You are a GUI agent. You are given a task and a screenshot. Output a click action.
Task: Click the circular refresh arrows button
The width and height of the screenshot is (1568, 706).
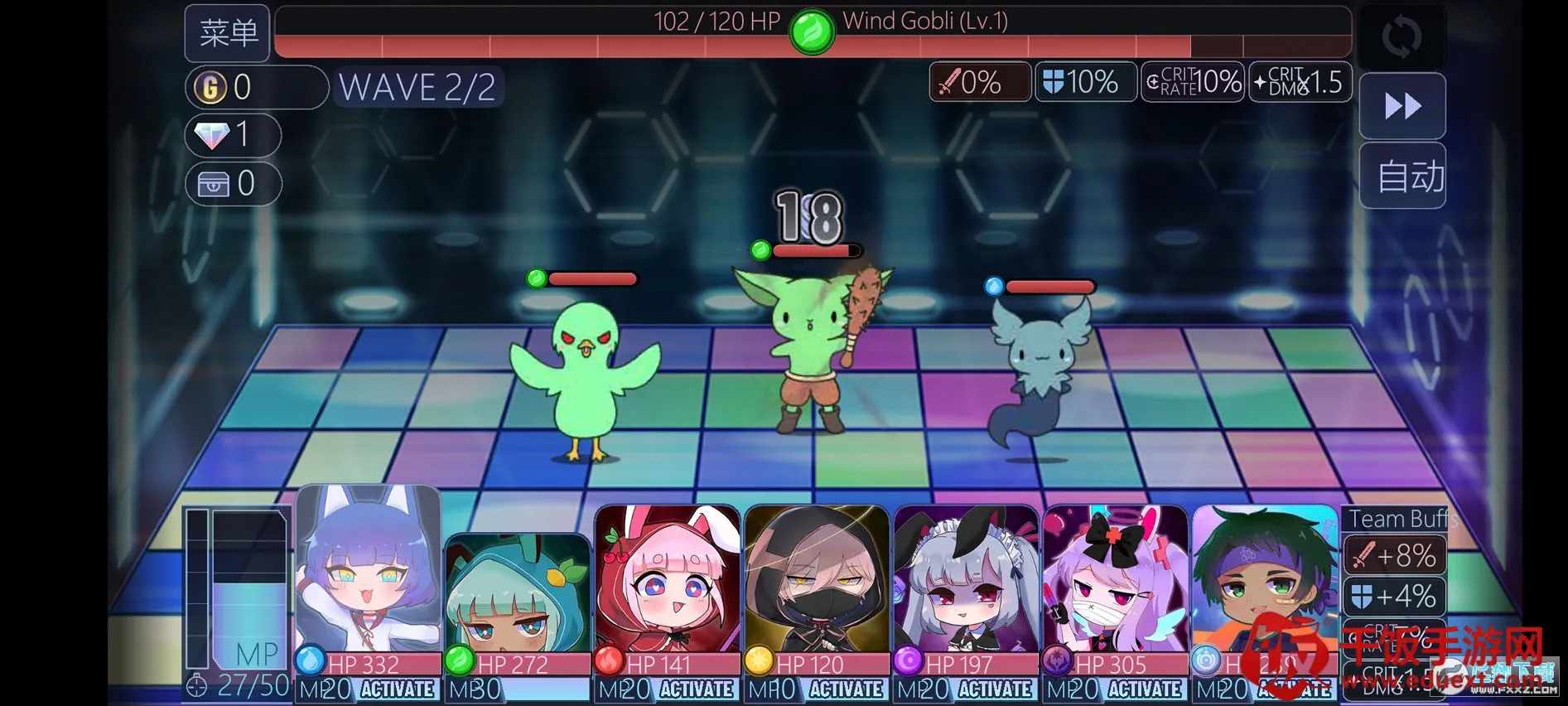[1402, 36]
